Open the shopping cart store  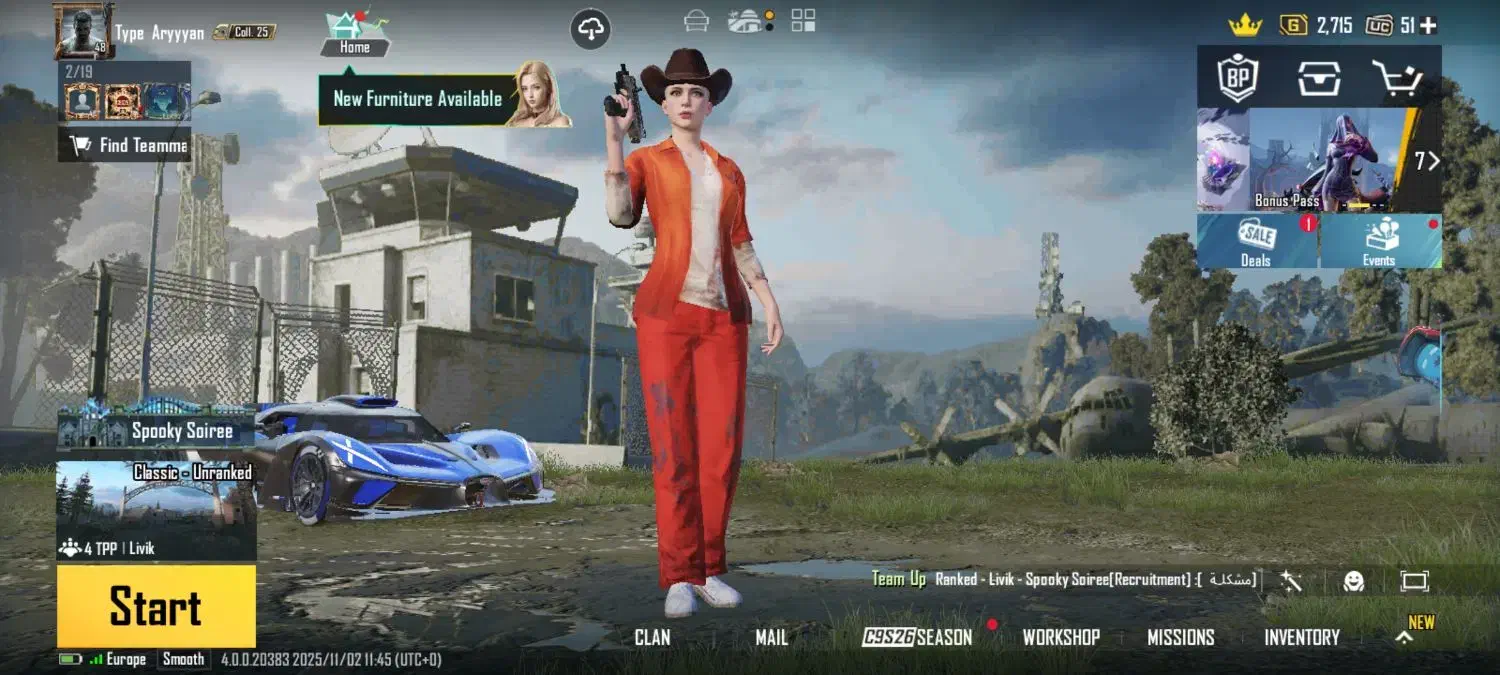point(1396,77)
